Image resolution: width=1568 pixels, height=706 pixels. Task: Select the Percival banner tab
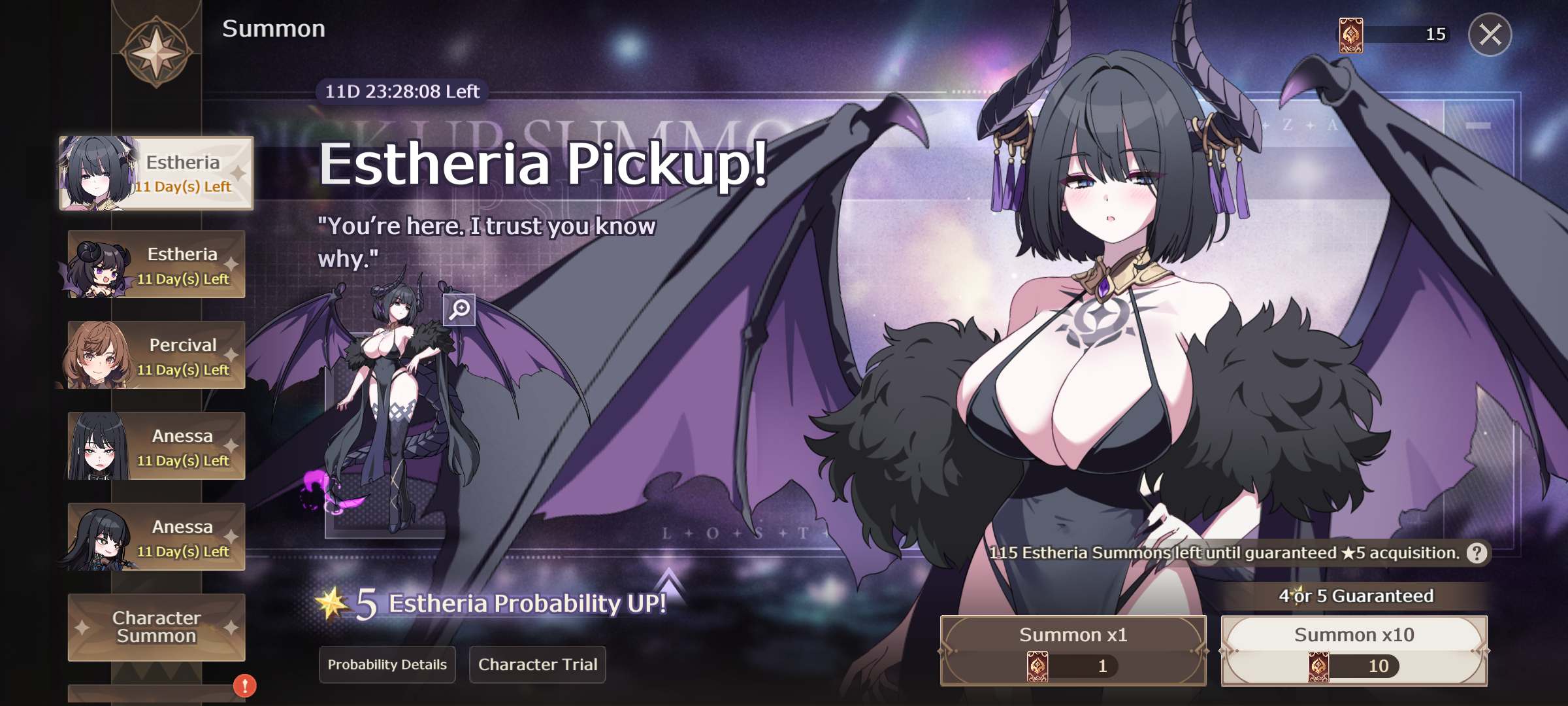click(157, 356)
